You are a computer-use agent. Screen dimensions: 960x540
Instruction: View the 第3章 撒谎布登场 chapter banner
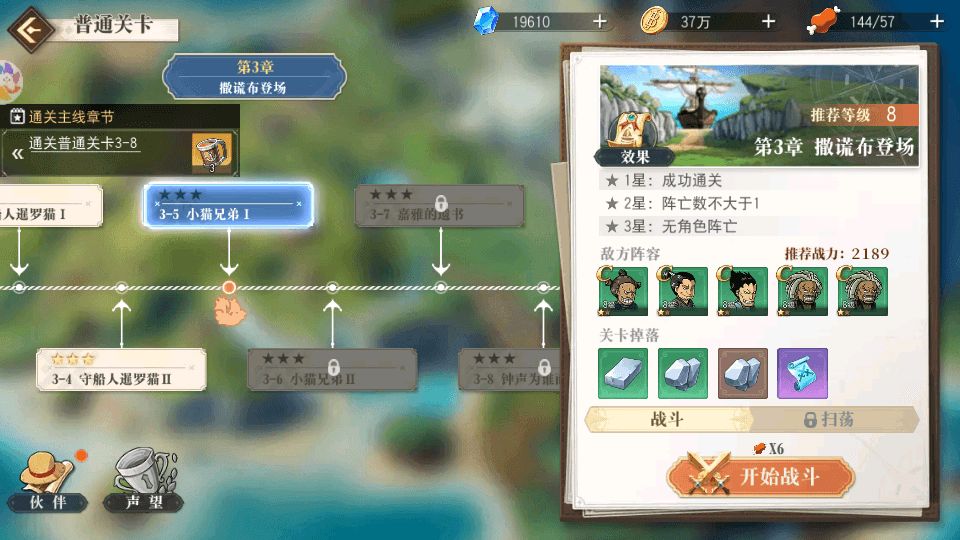pyautogui.click(x=254, y=77)
